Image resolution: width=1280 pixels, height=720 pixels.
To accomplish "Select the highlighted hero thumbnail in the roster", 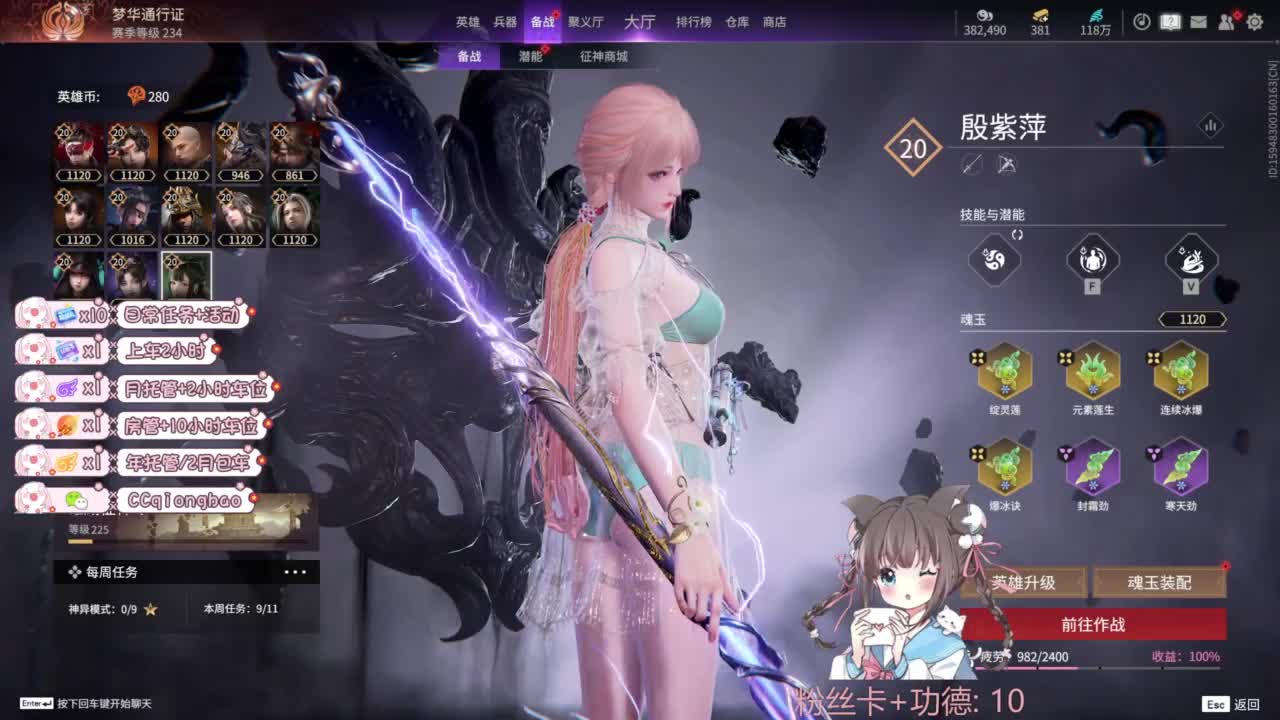I will [186, 268].
